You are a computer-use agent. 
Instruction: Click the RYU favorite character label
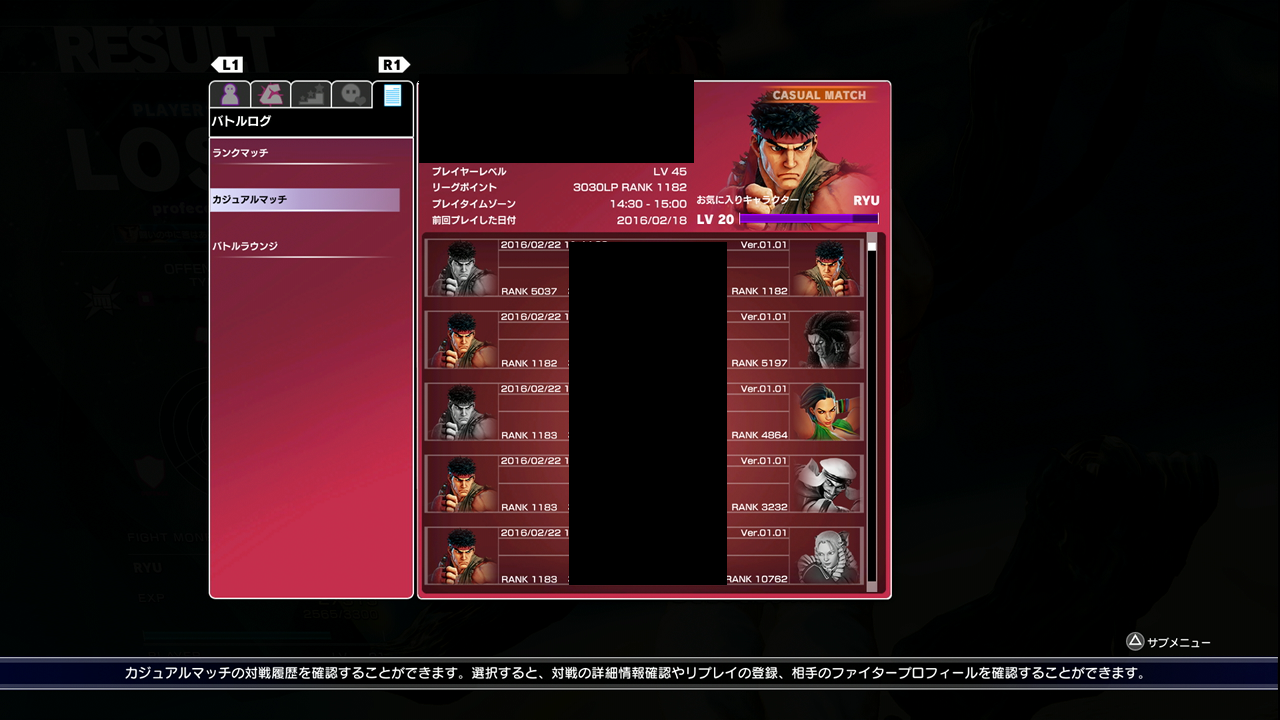pos(864,200)
